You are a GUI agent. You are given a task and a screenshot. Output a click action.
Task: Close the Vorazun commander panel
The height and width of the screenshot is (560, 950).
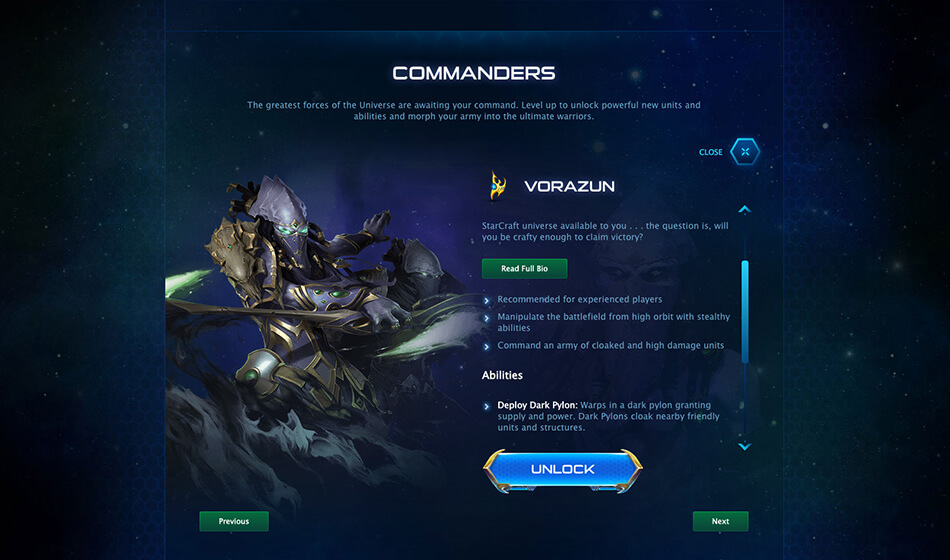coord(744,152)
